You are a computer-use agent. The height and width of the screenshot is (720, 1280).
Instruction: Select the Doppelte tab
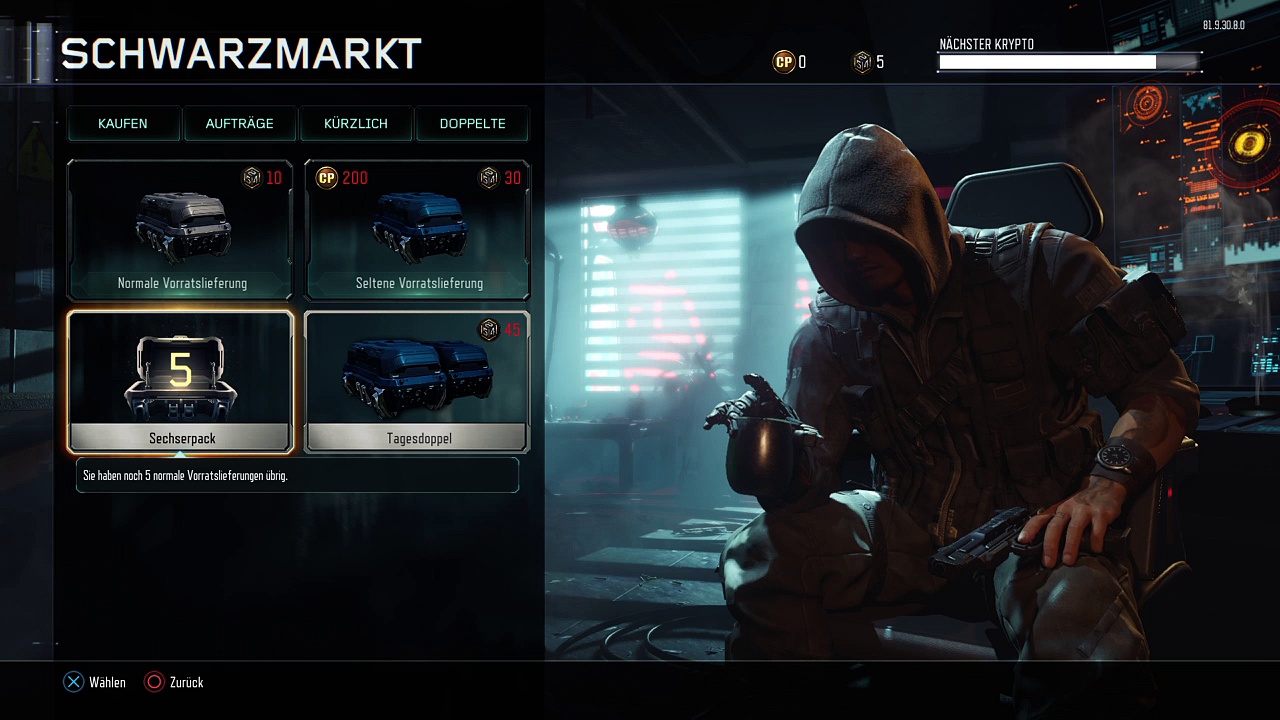click(x=472, y=124)
